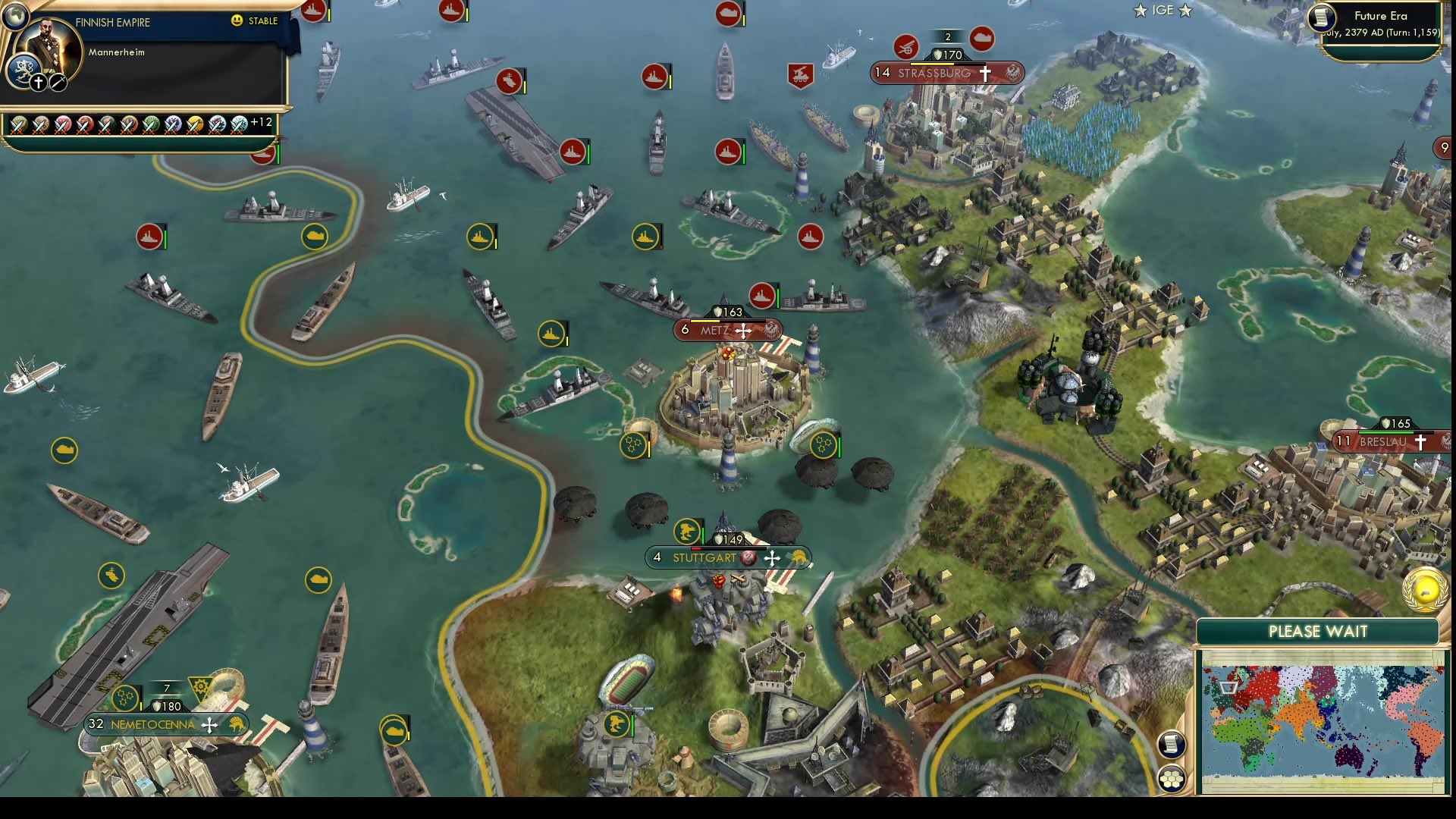
Task: Click the Please Wait turn button
Action: (x=1317, y=632)
